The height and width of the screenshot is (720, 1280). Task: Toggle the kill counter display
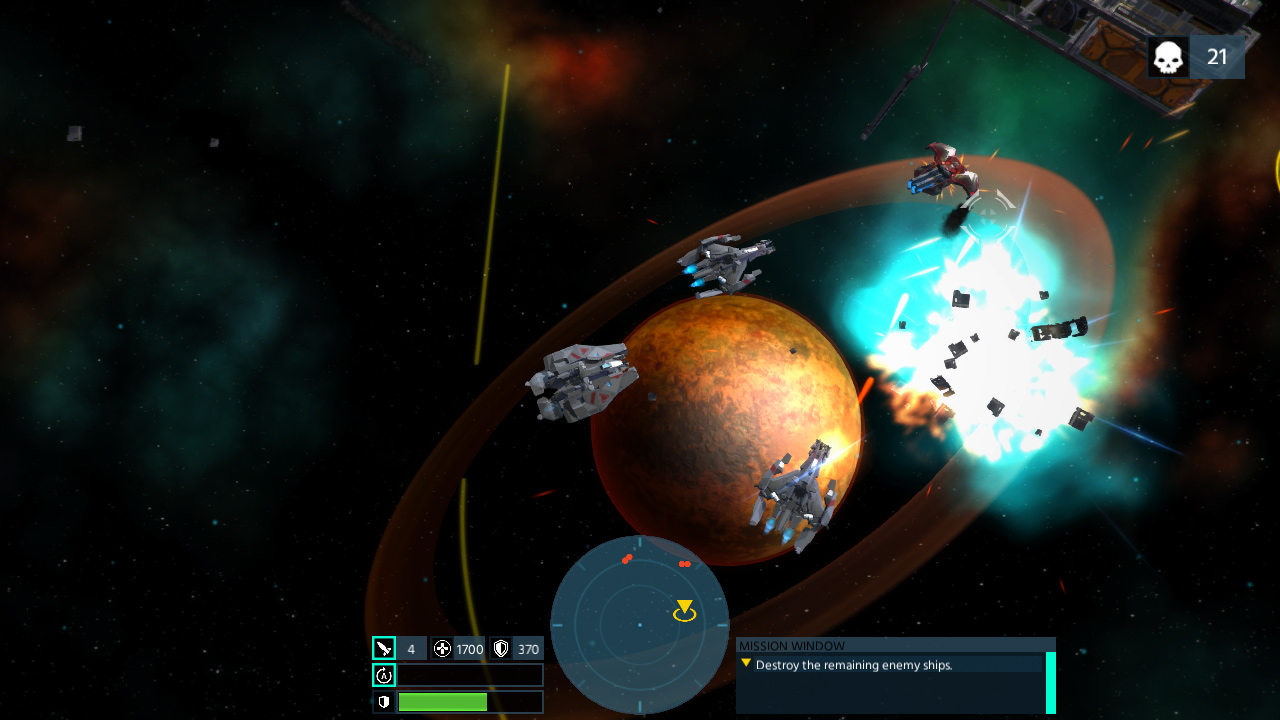tap(1195, 56)
